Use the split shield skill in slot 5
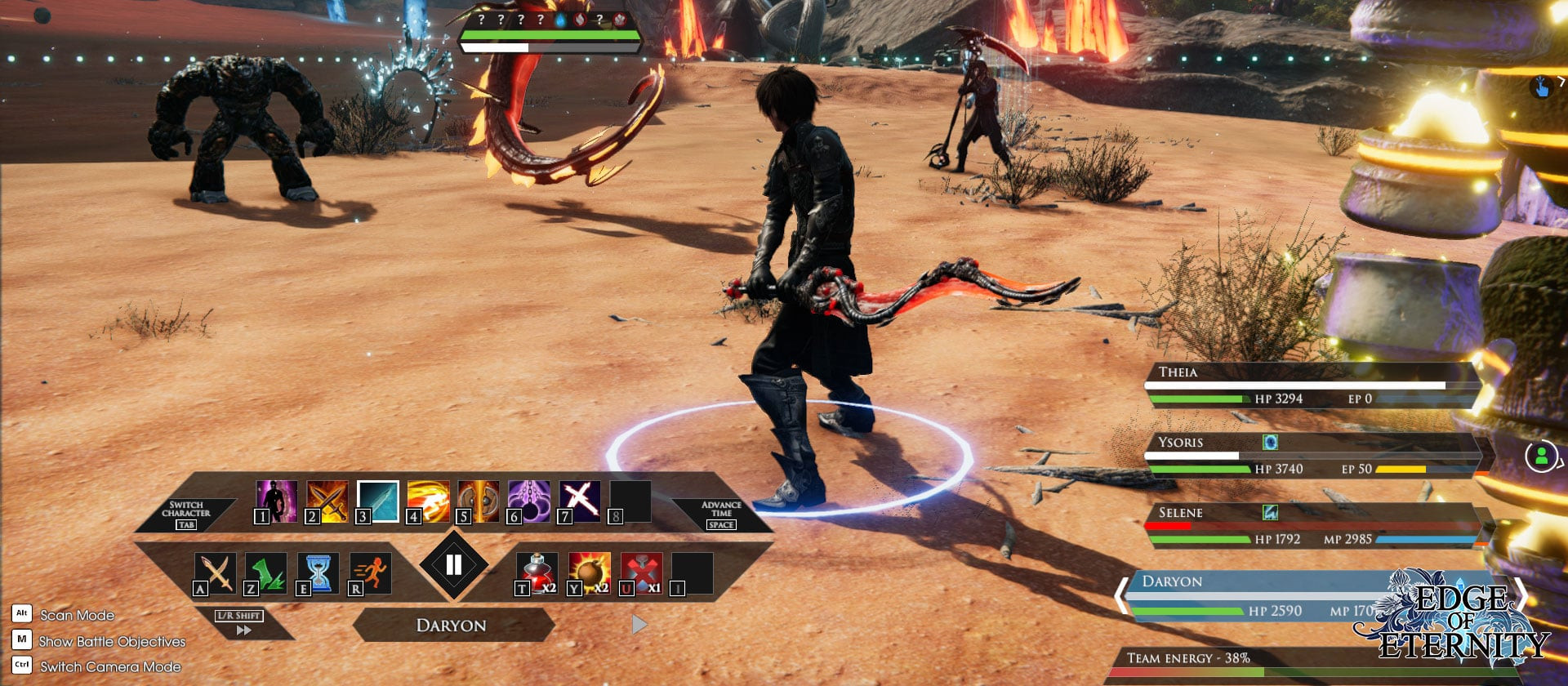 [479, 501]
